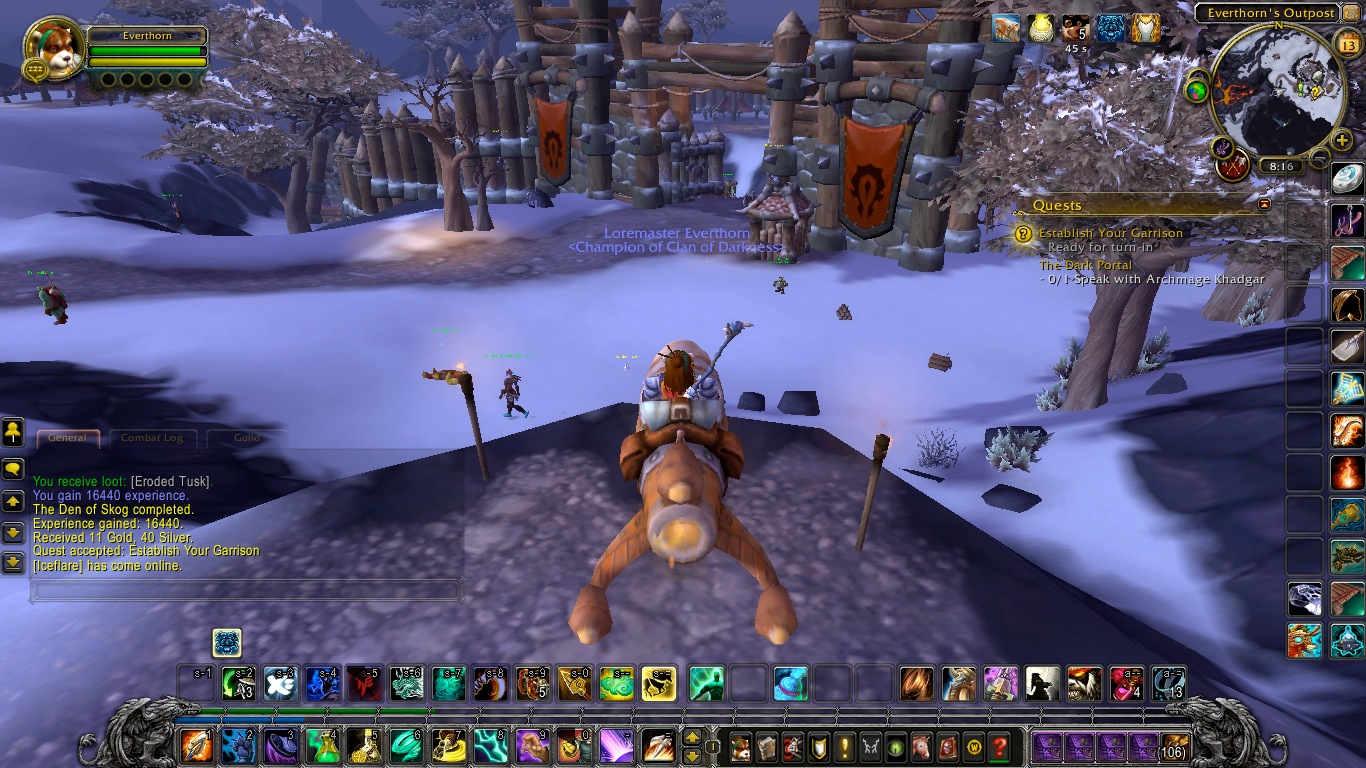Open the calendar showing day 13
This screenshot has width=1366, height=768.
click(1346, 42)
